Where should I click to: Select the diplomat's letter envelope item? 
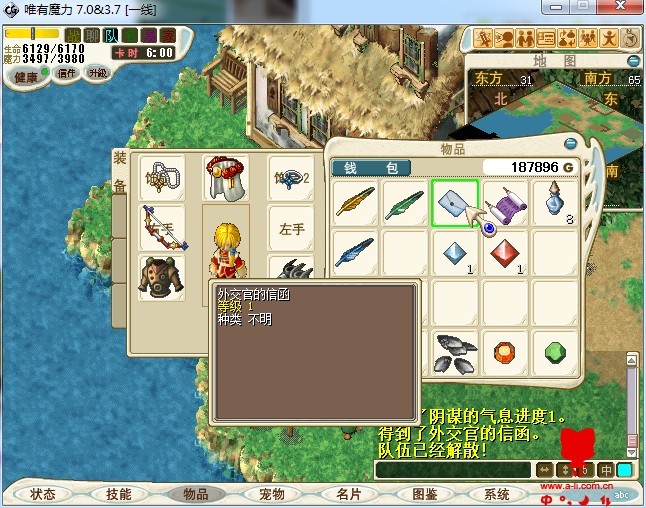(455, 203)
